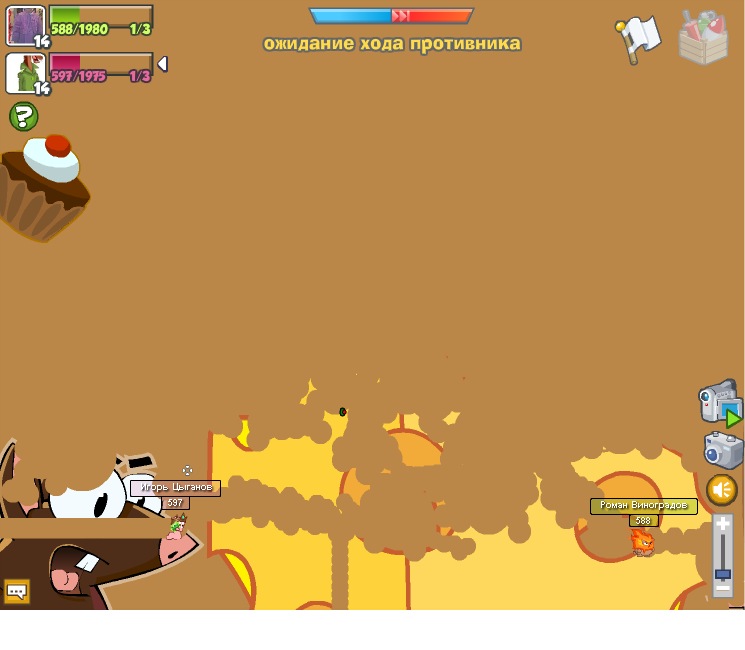
Task: Open the weapons crate
Action: click(703, 38)
